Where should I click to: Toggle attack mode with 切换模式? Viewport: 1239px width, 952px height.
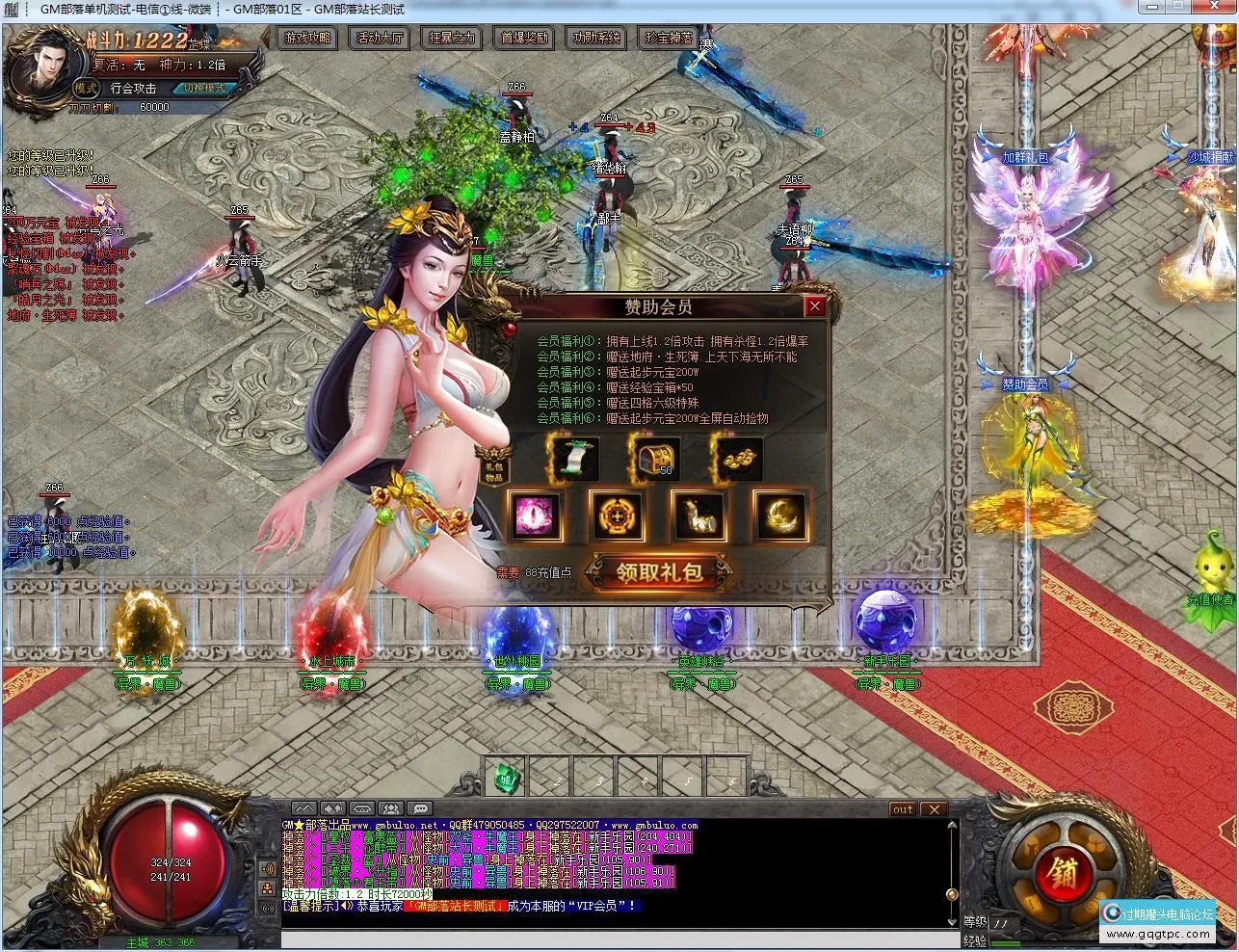point(203,88)
